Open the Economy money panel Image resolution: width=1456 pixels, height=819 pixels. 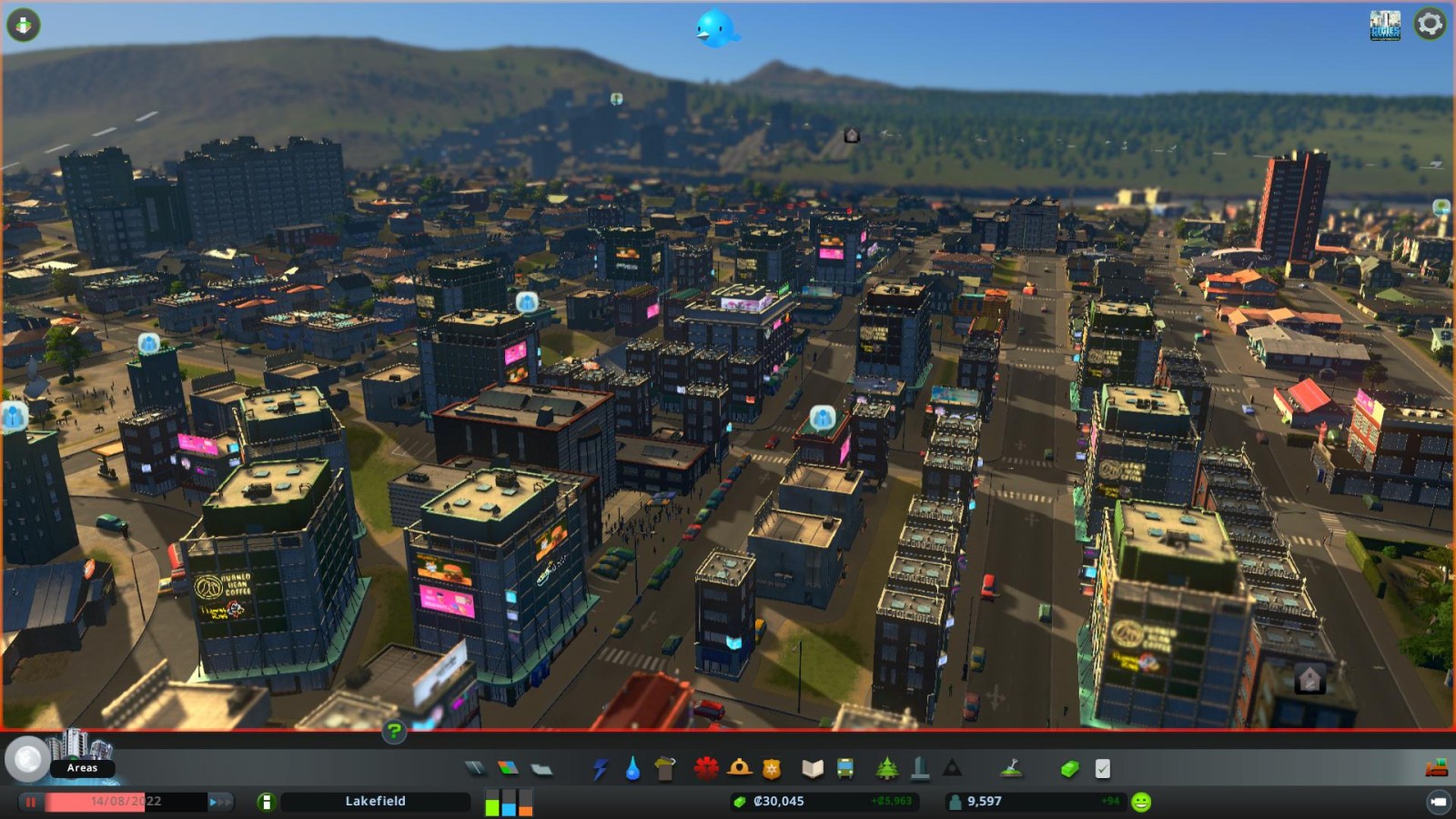[1069, 769]
